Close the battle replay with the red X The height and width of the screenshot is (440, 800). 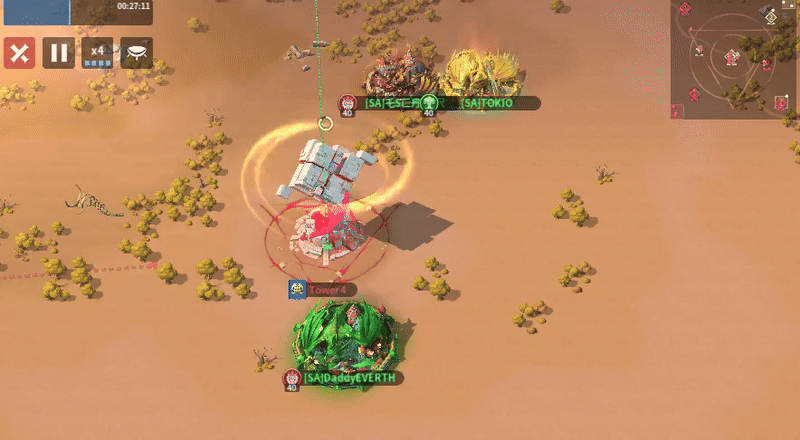tap(19, 52)
